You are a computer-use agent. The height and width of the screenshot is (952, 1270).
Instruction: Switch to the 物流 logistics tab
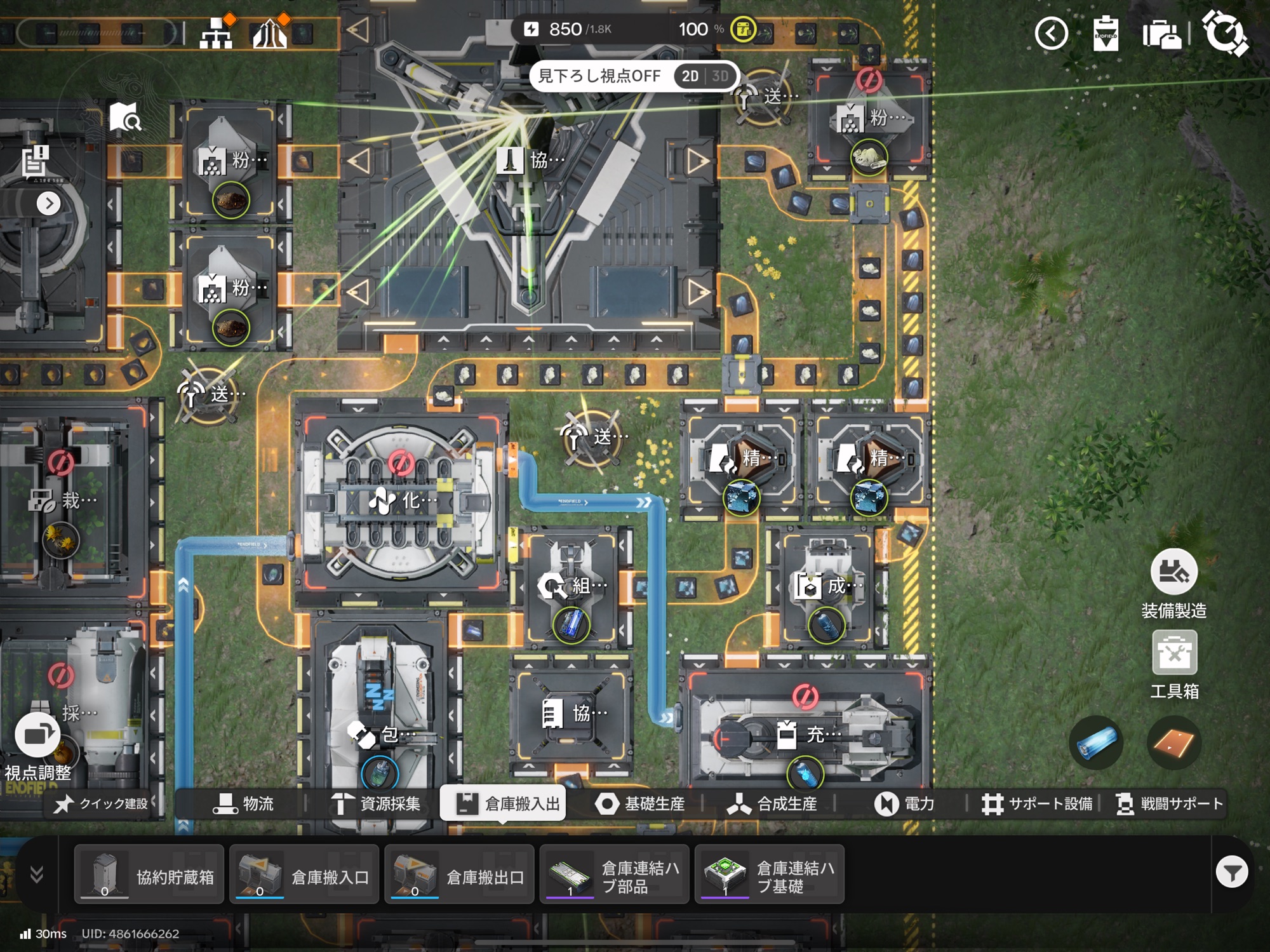[244, 804]
